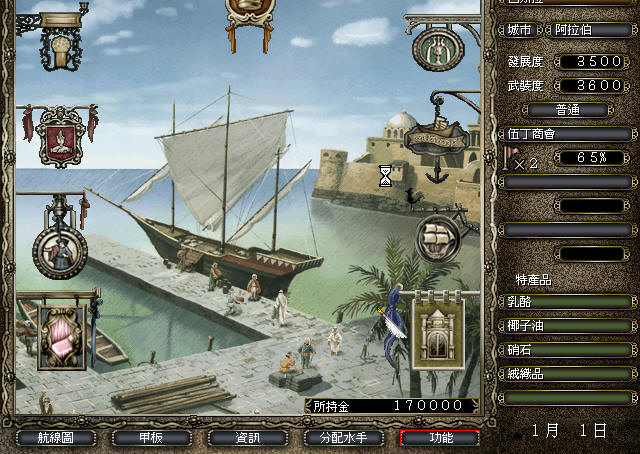This screenshot has height=454, width=640.
Task: Open the orange-ribboned signboard at top center
Action: coord(247,10)
